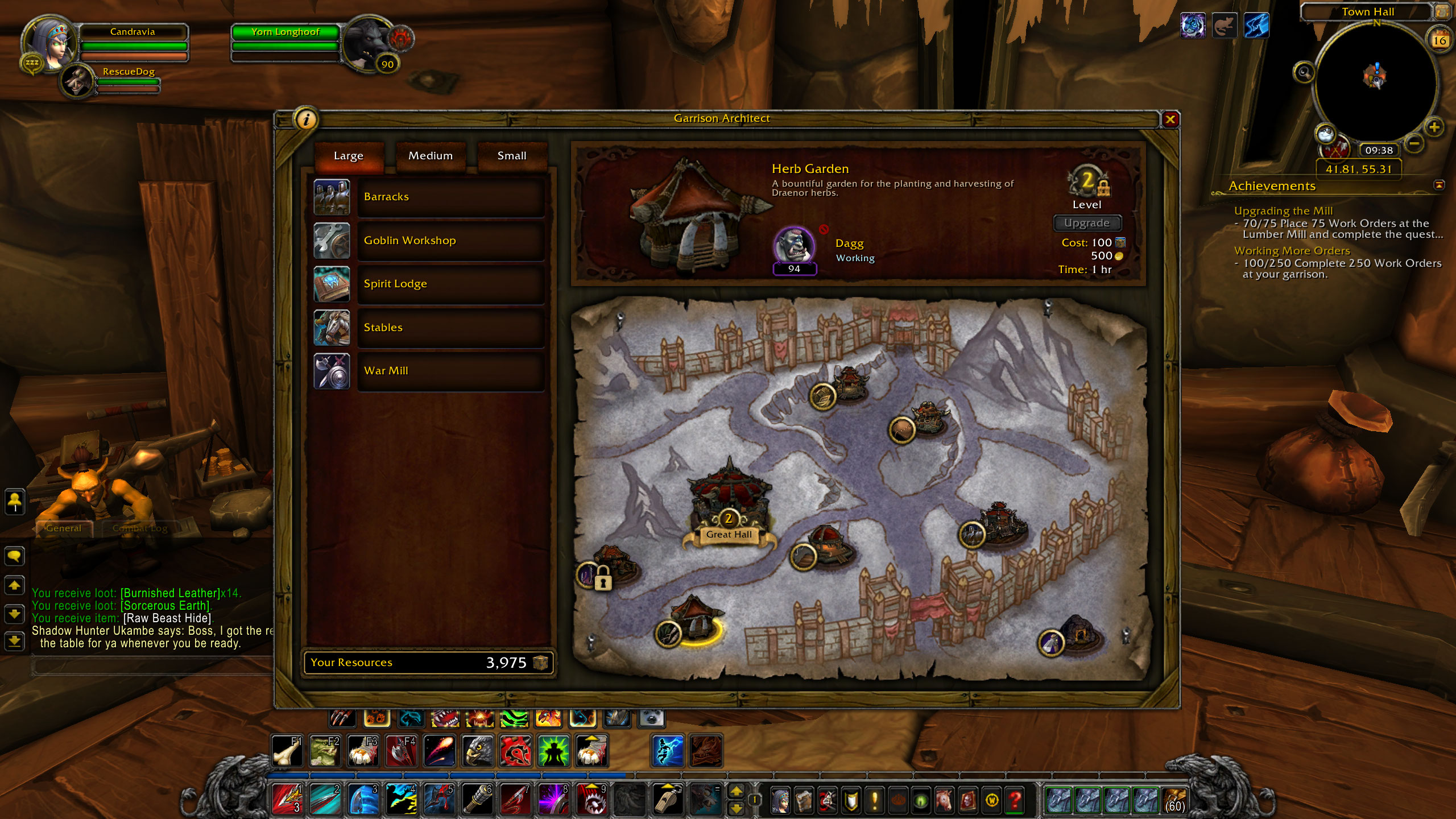Switch to the Small buildings tab
Viewport: 1456px width, 819px height.
[x=512, y=156]
